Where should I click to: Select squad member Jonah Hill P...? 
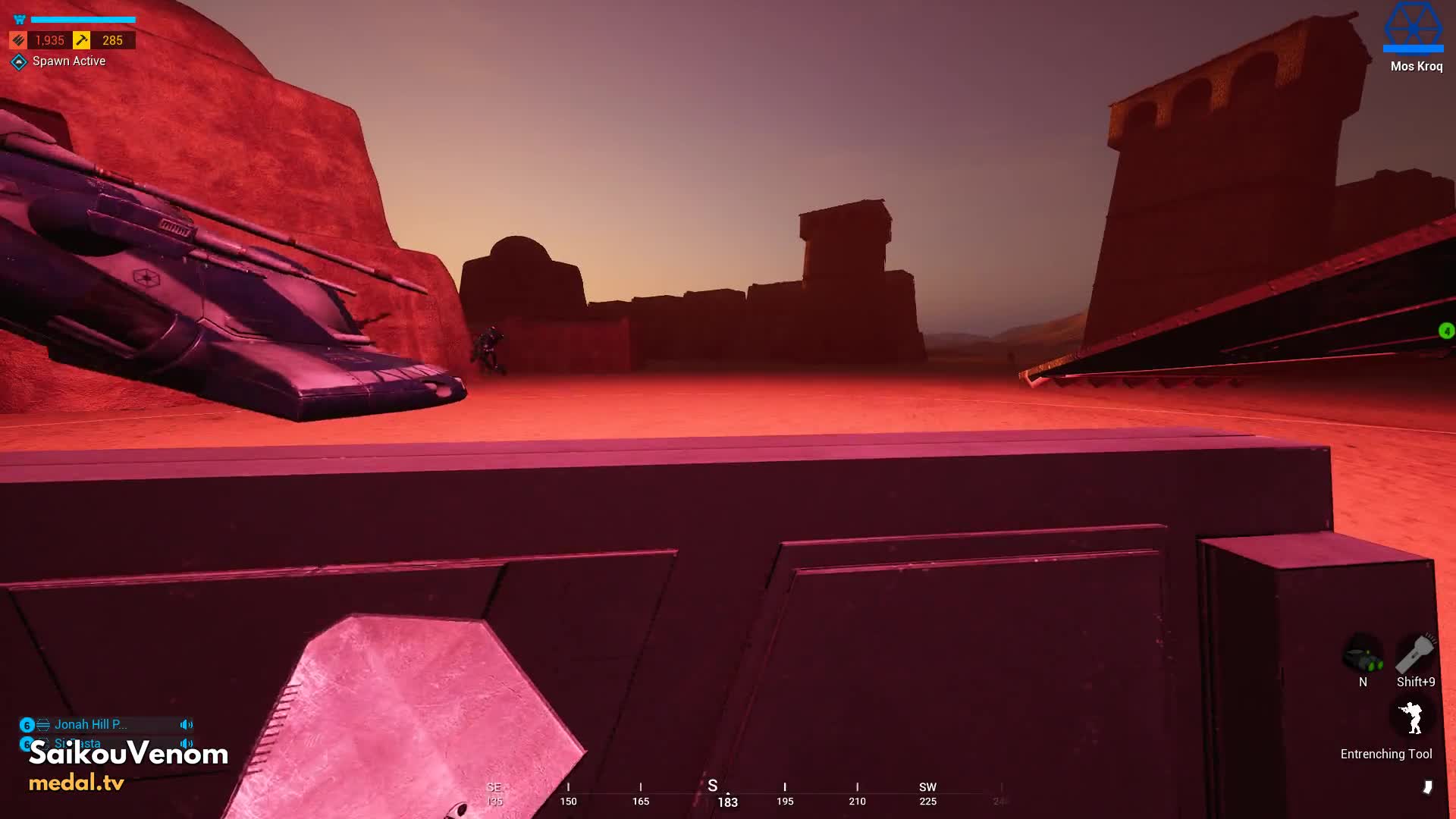[90, 724]
